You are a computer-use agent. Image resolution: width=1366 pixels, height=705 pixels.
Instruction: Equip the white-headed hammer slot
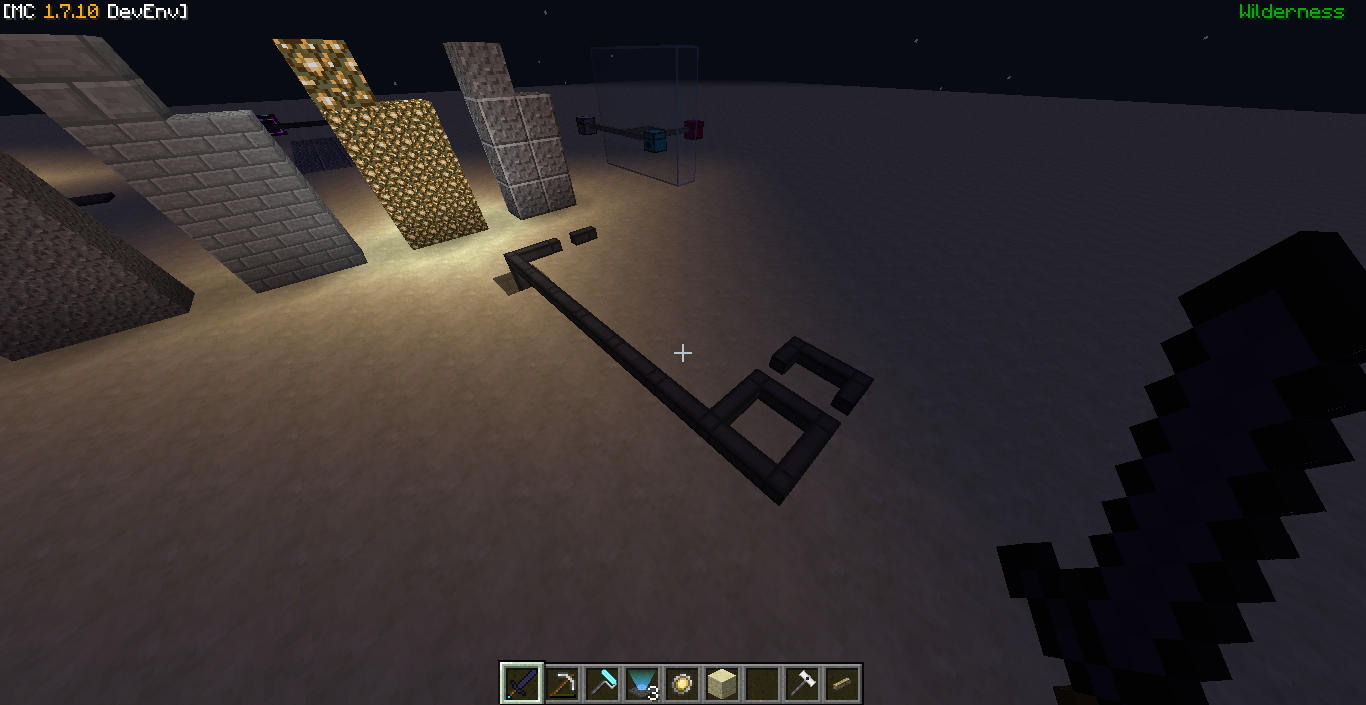(802, 684)
